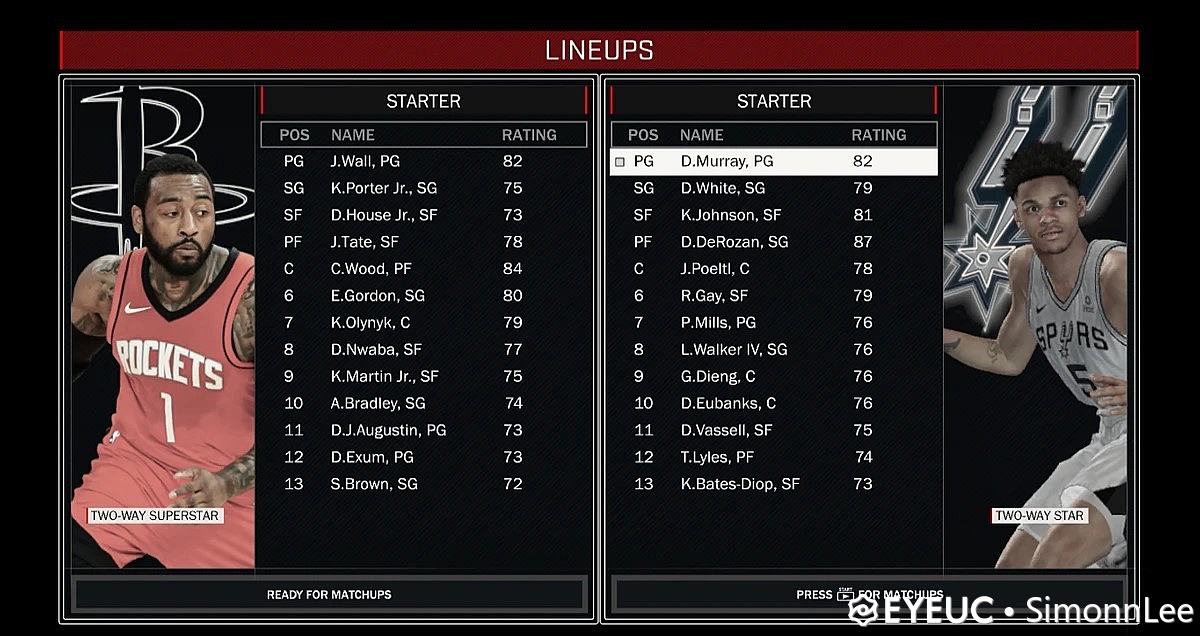Viewport: 1200px width, 636px height.
Task: Click the Ready For Matchups bar
Action: click(x=329, y=595)
